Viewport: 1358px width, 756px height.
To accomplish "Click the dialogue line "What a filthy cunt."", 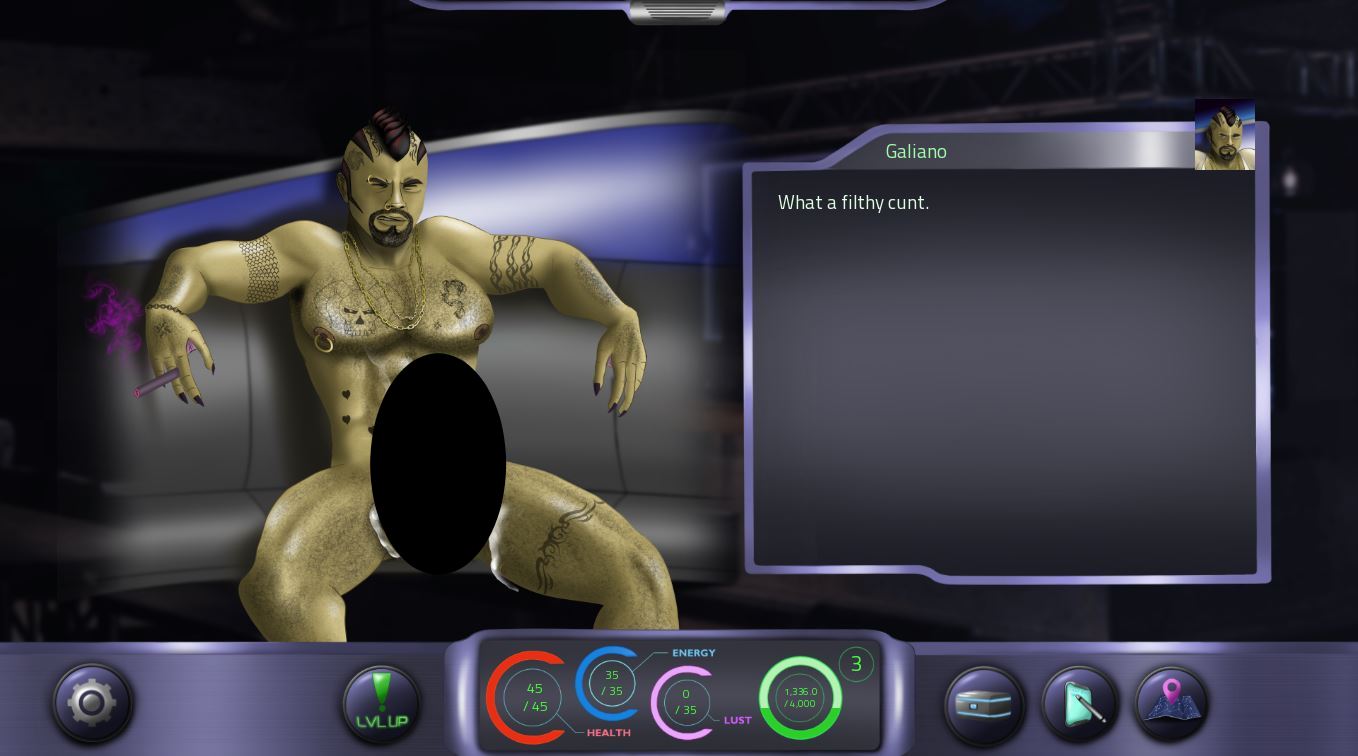I will [x=853, y=202].
